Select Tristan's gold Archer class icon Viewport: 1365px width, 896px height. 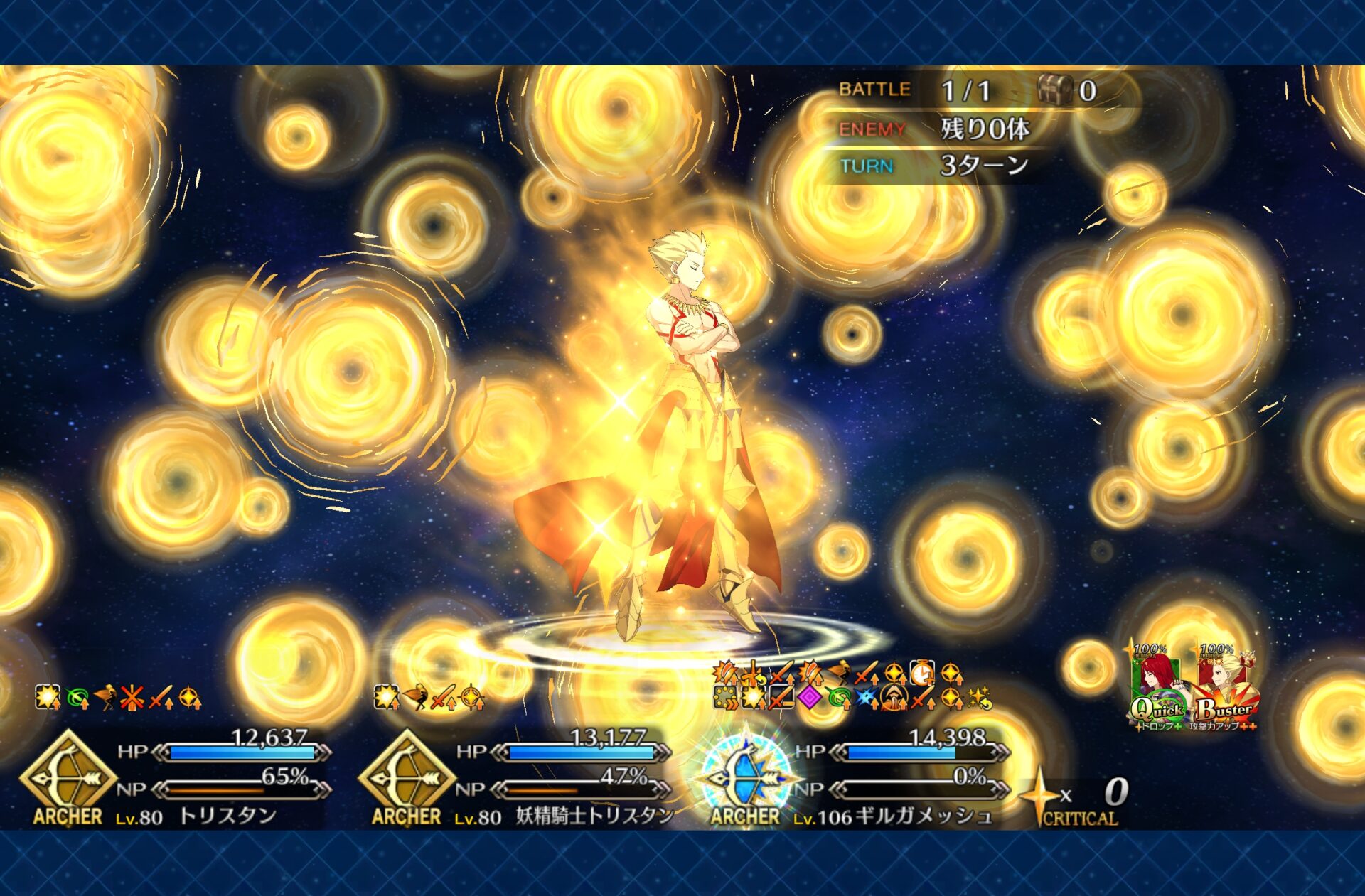[x=68, y=776]
